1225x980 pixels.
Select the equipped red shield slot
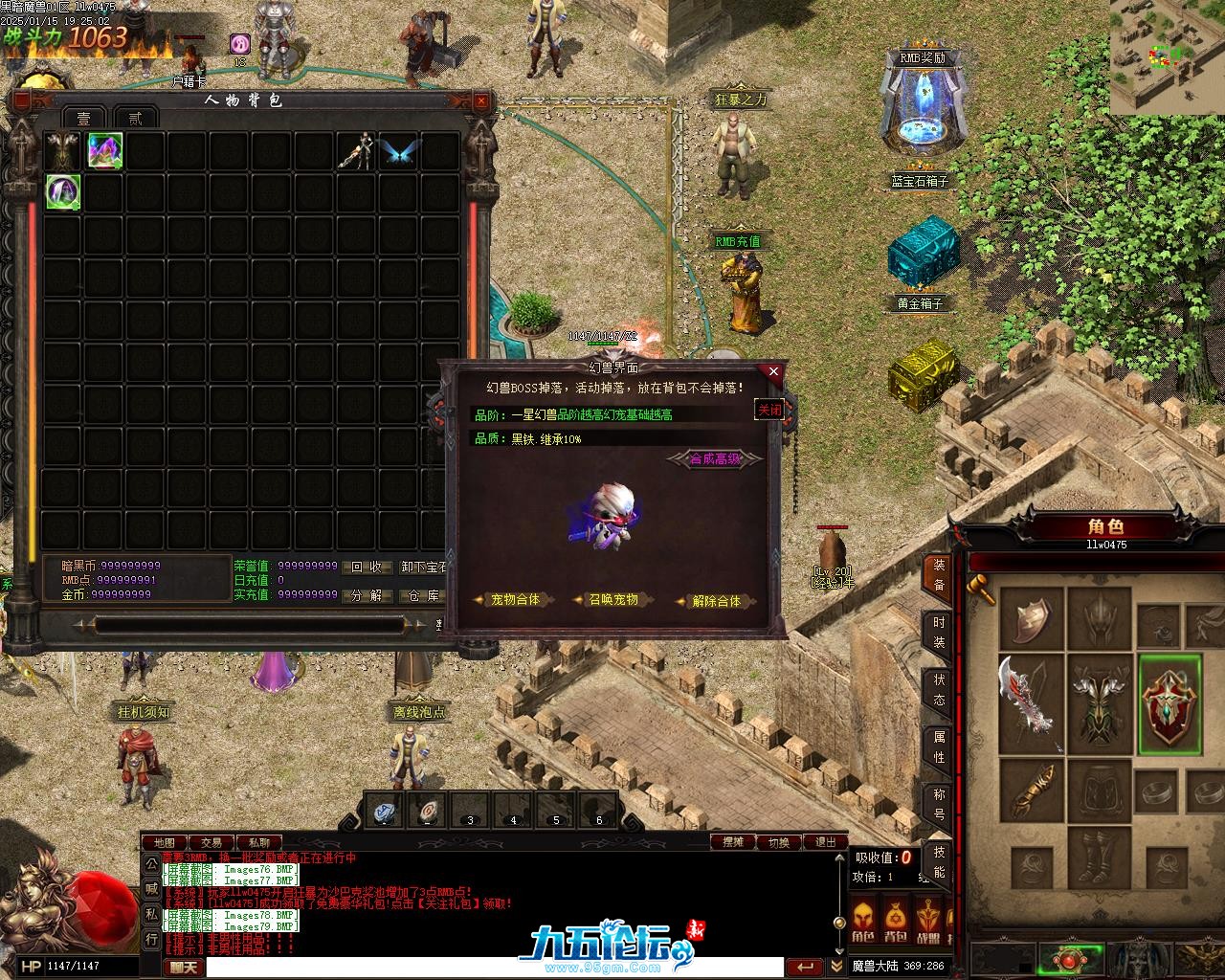(x=1169, y=703)
